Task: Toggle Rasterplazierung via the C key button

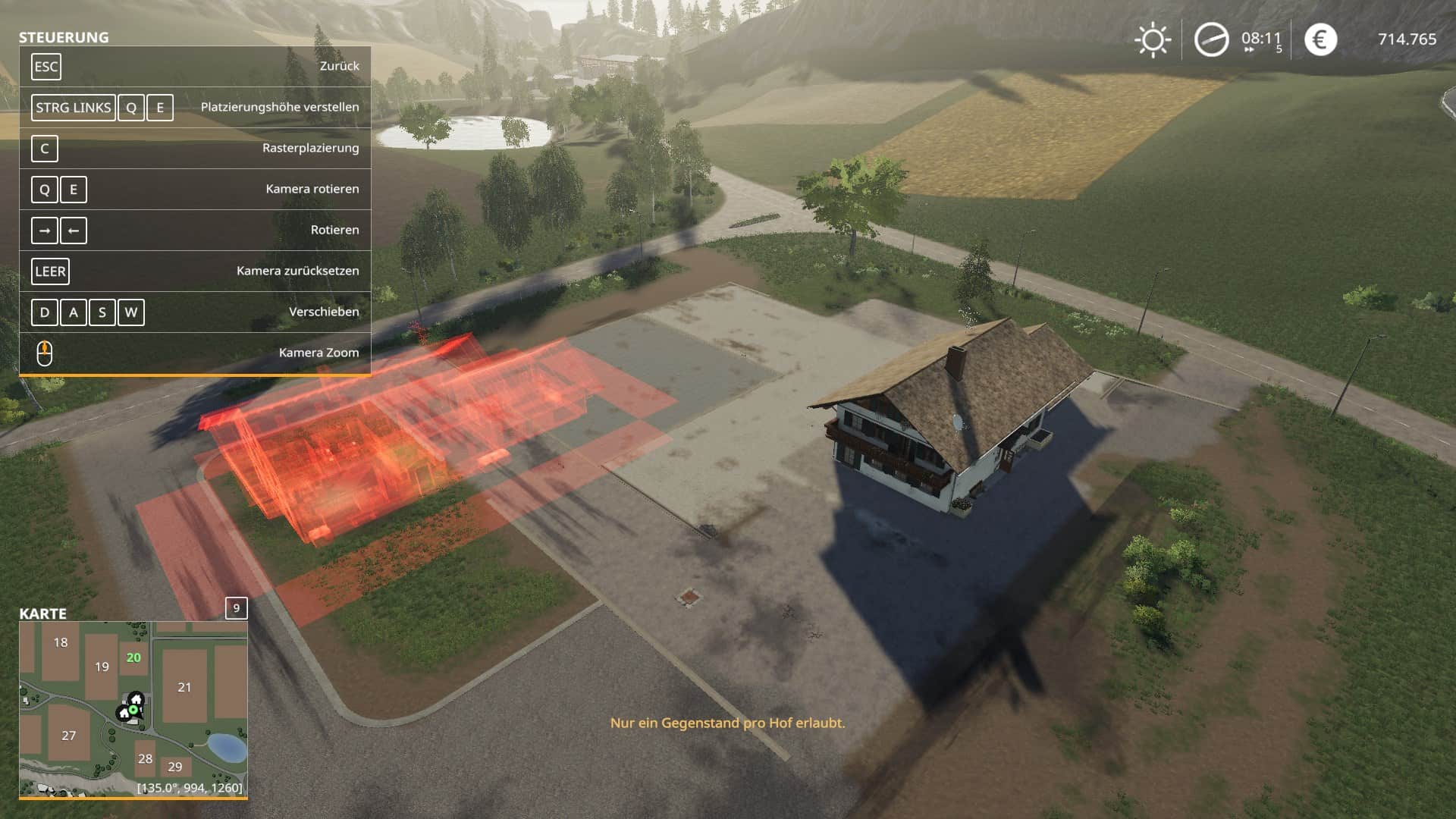Action: (45, 149)
